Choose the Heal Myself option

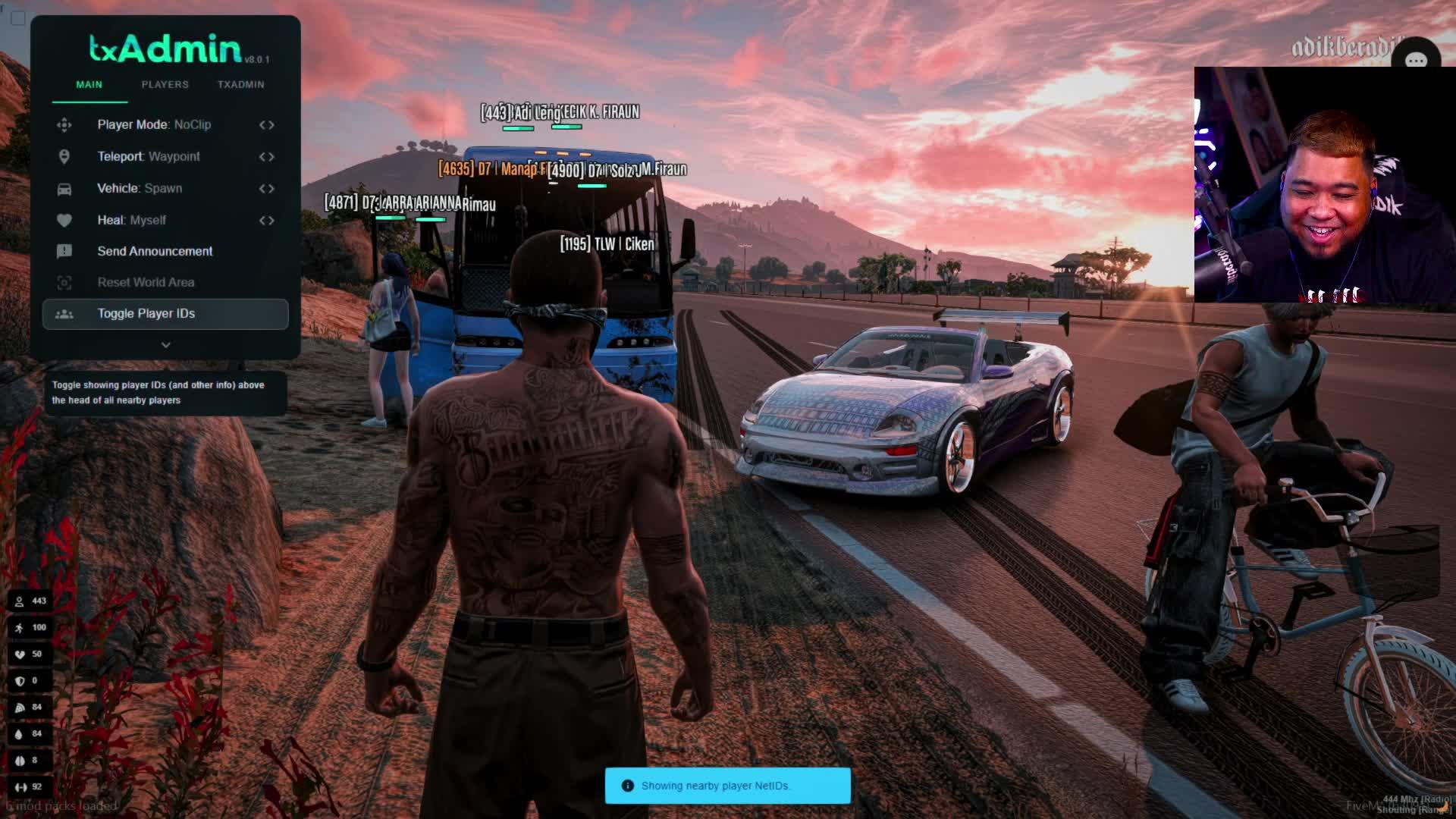[x=131, y=220]
